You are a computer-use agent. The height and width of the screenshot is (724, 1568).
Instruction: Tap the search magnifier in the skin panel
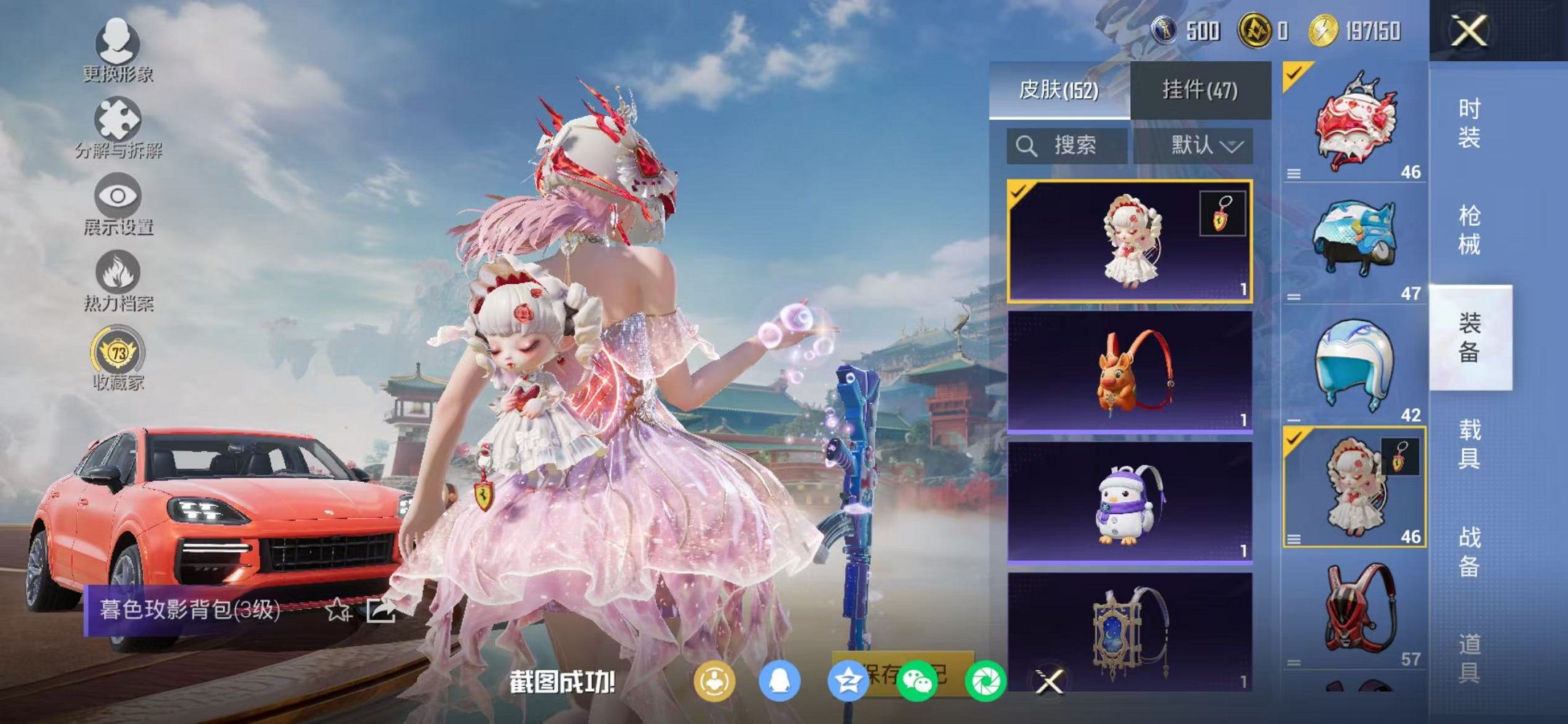[x=1028, y=146]
